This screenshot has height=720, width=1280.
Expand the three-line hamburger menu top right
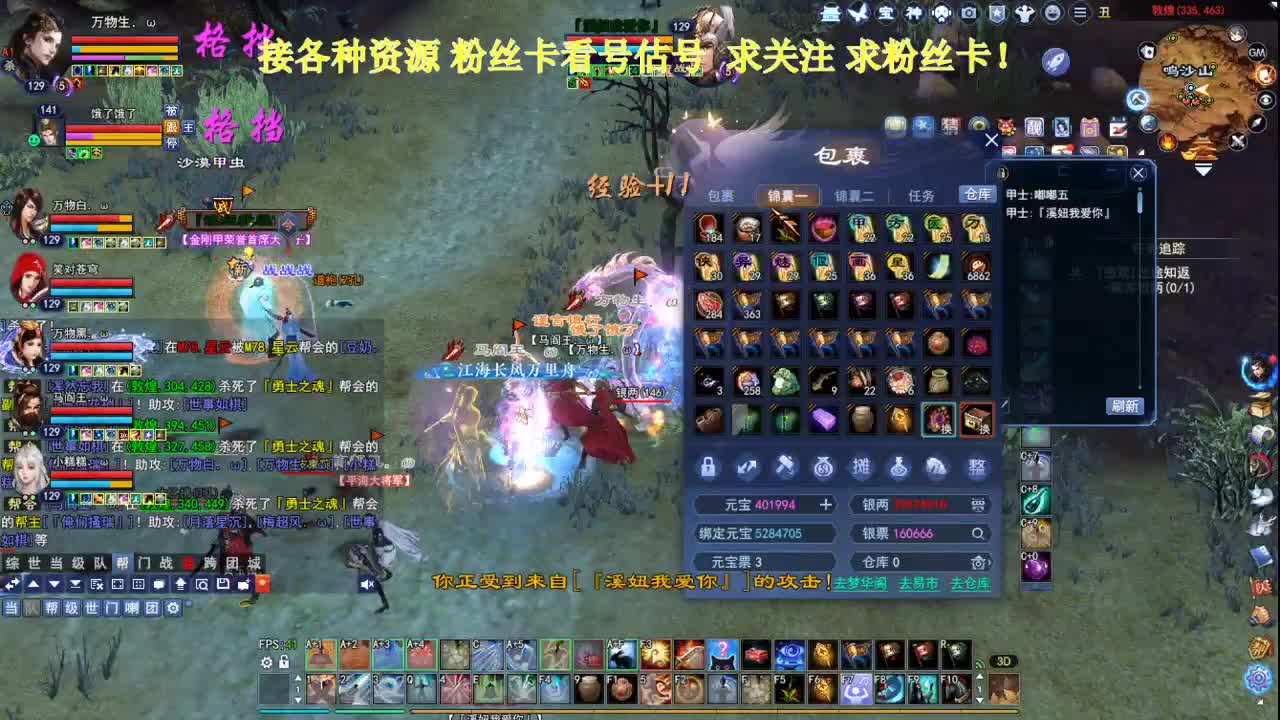[x=1078, y=13]
